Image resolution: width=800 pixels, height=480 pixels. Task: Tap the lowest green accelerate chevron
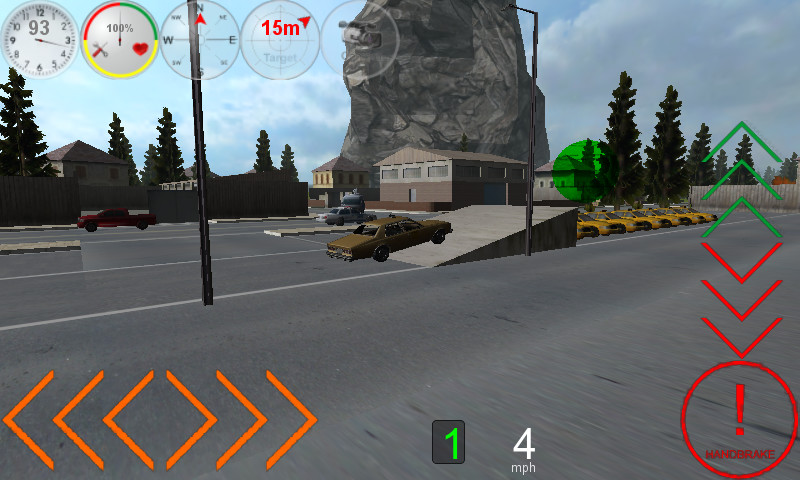tap(742, 217)
